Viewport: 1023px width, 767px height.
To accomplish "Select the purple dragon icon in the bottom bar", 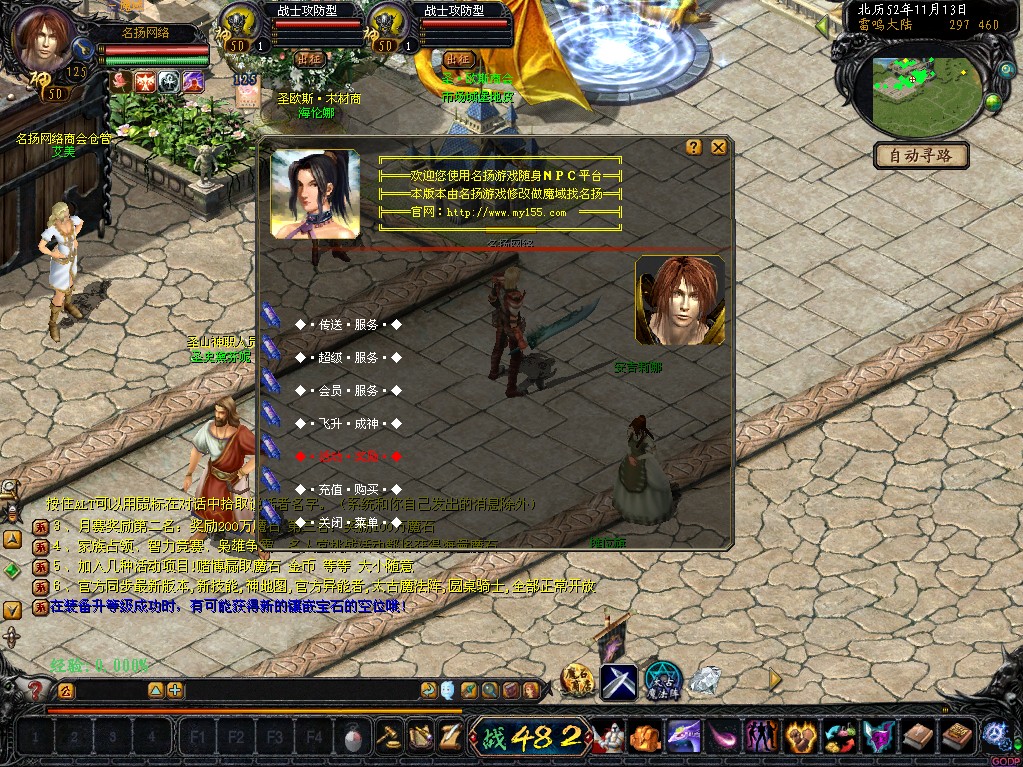I will 685,738.
